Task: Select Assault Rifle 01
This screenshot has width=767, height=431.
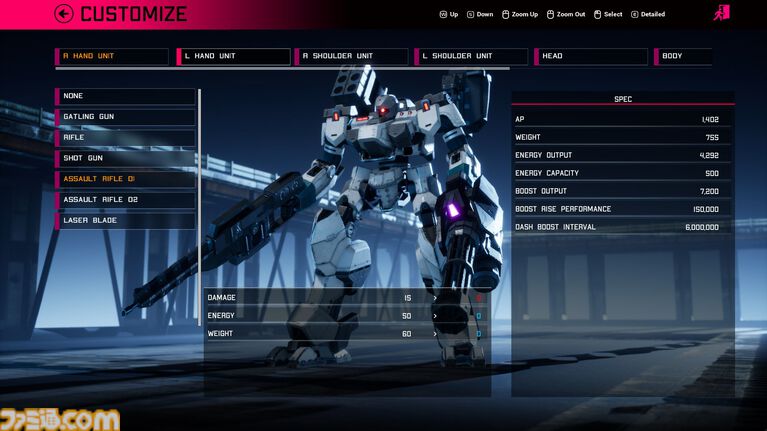Action: [x=126, y=179]
